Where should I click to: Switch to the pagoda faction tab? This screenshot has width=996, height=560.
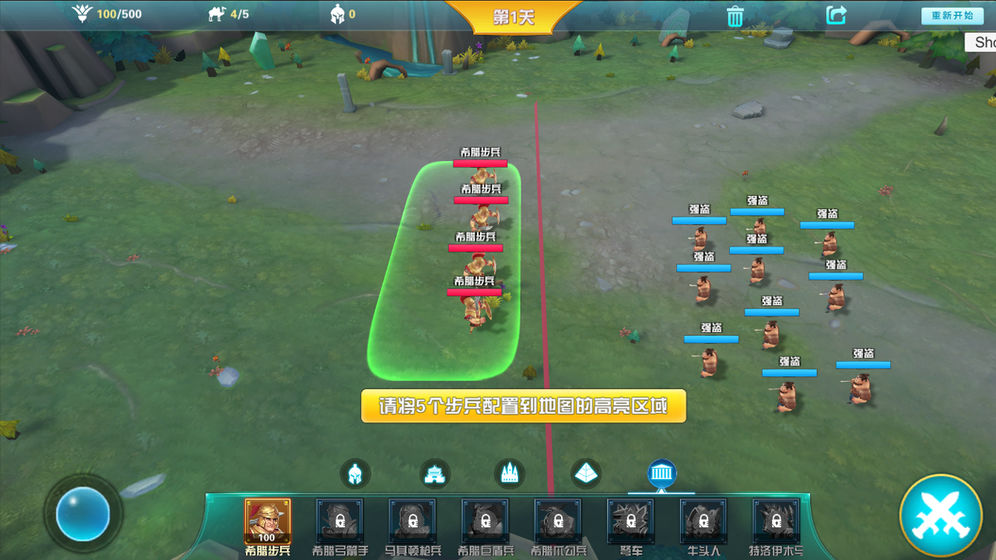(x=433, y=473)
